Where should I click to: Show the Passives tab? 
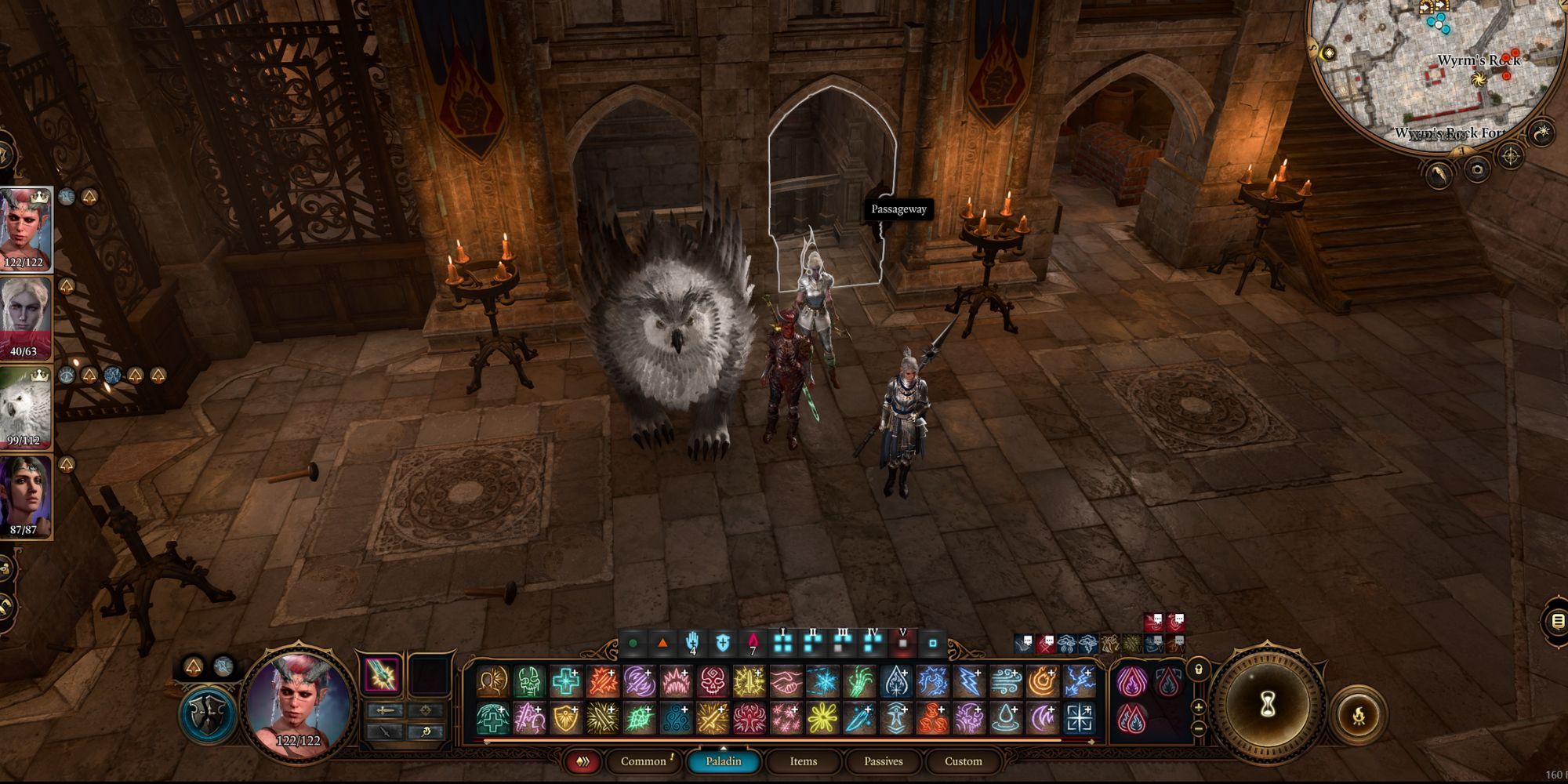click(883, 761)
